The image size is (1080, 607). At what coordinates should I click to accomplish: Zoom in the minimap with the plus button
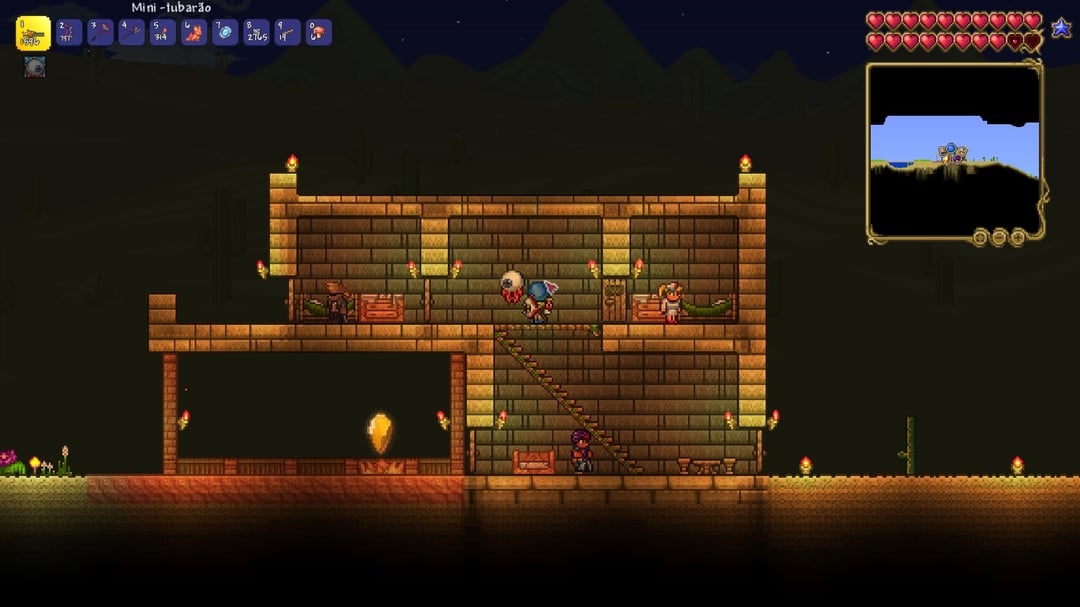pos(1018,237)
